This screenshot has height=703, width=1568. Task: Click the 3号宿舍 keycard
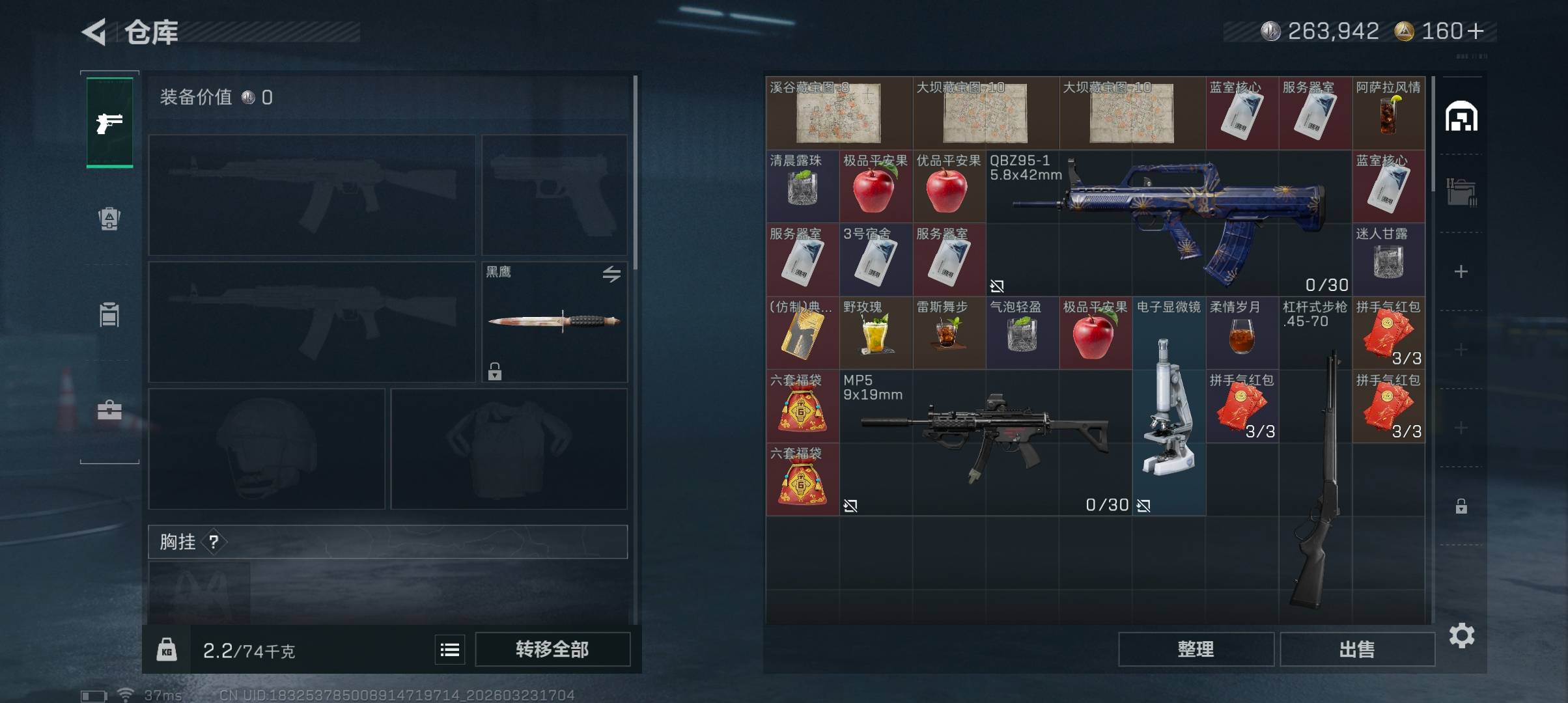pos(876,260)
